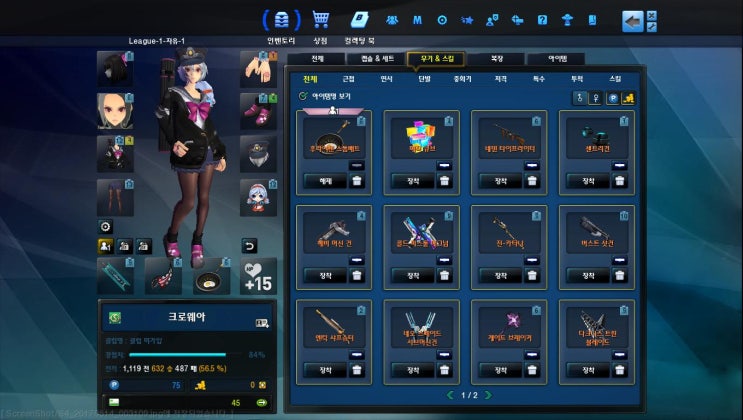The height and width of the screenshot is (420, 743).
Task: Show the 스킬 (Skill) sub-category
Action: (615, 78)
